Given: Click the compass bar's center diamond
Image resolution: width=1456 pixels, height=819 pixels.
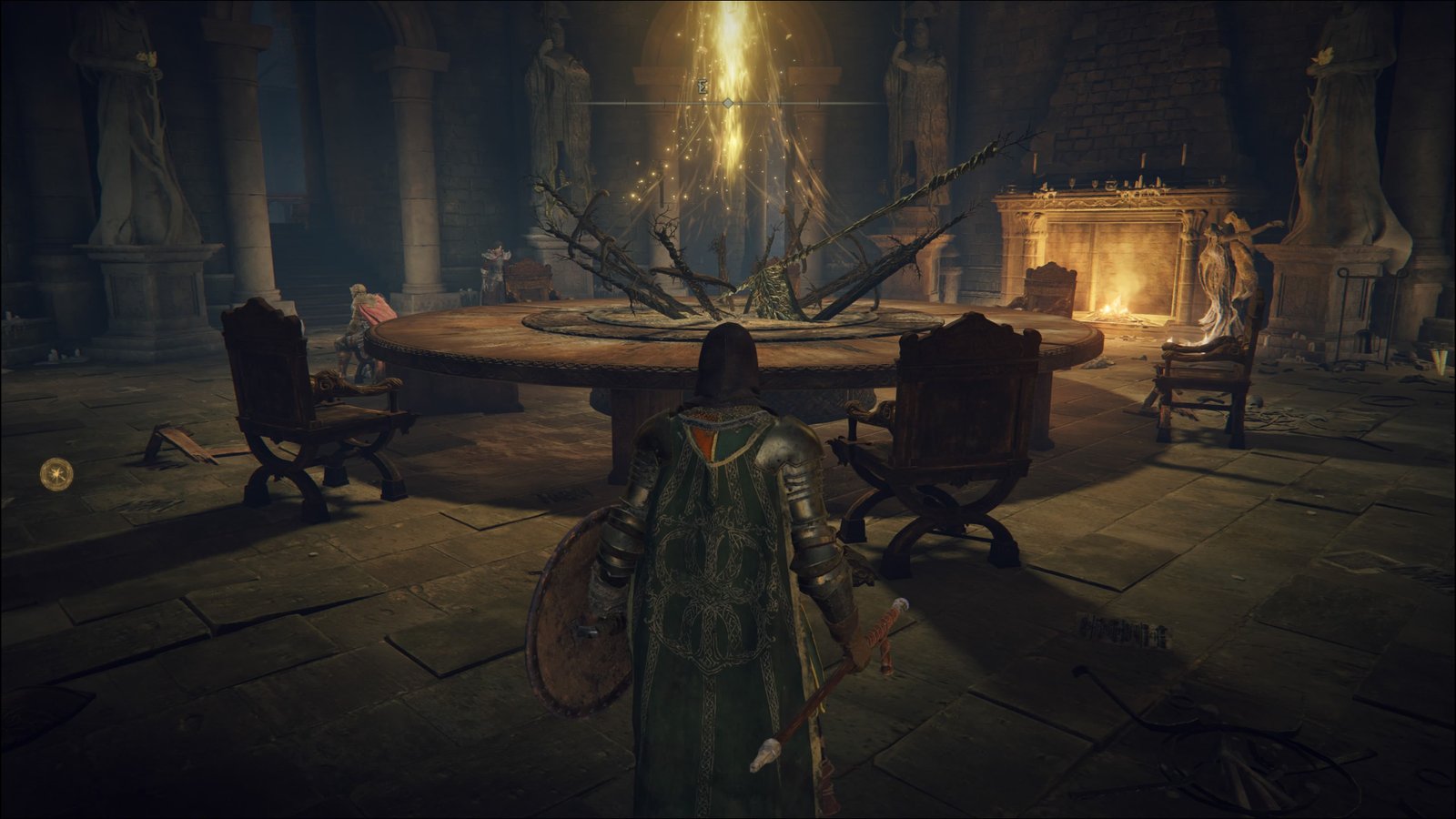Looking at the screenshot, I should [x=728, y=104].
